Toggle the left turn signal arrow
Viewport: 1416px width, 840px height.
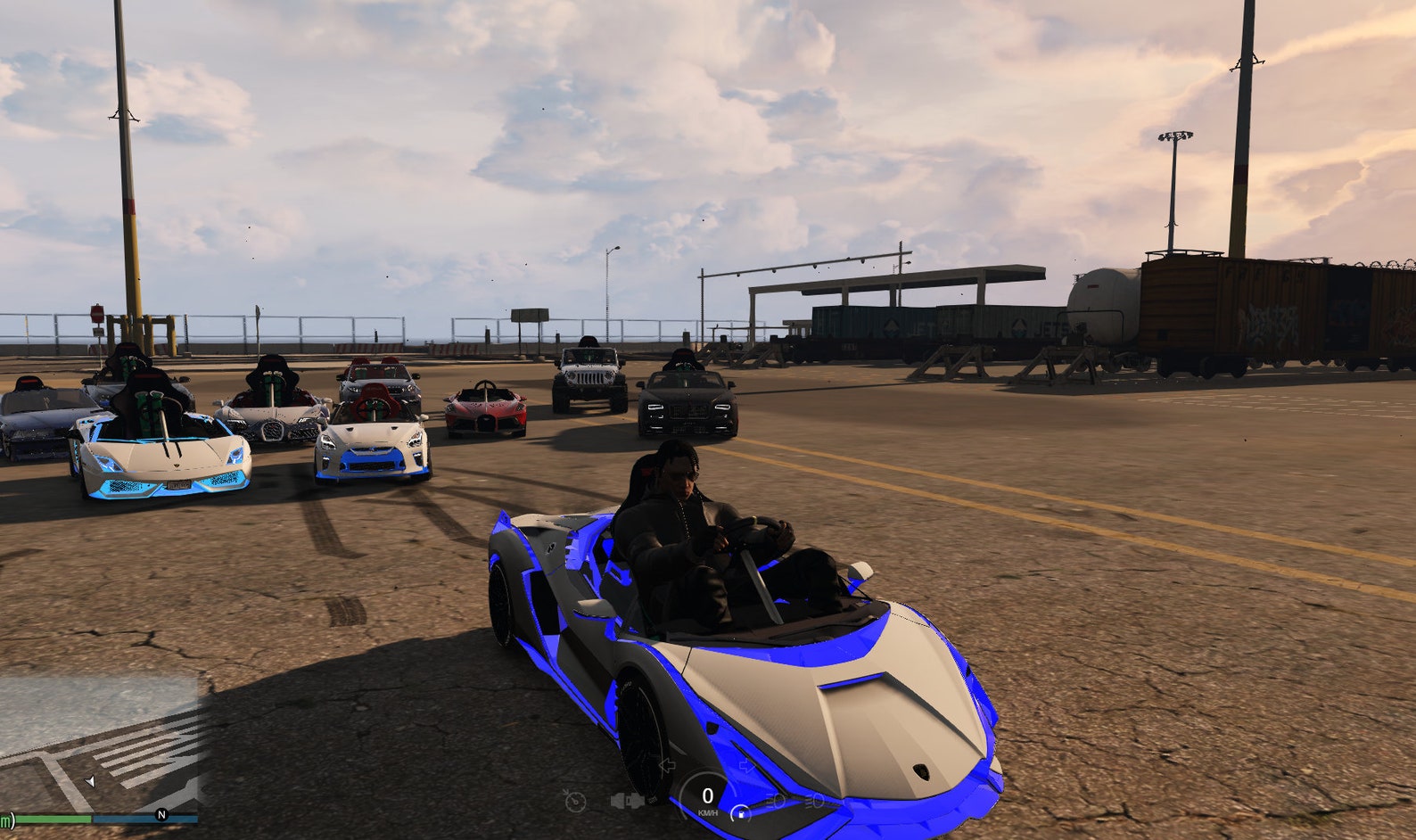click(667, 765)
